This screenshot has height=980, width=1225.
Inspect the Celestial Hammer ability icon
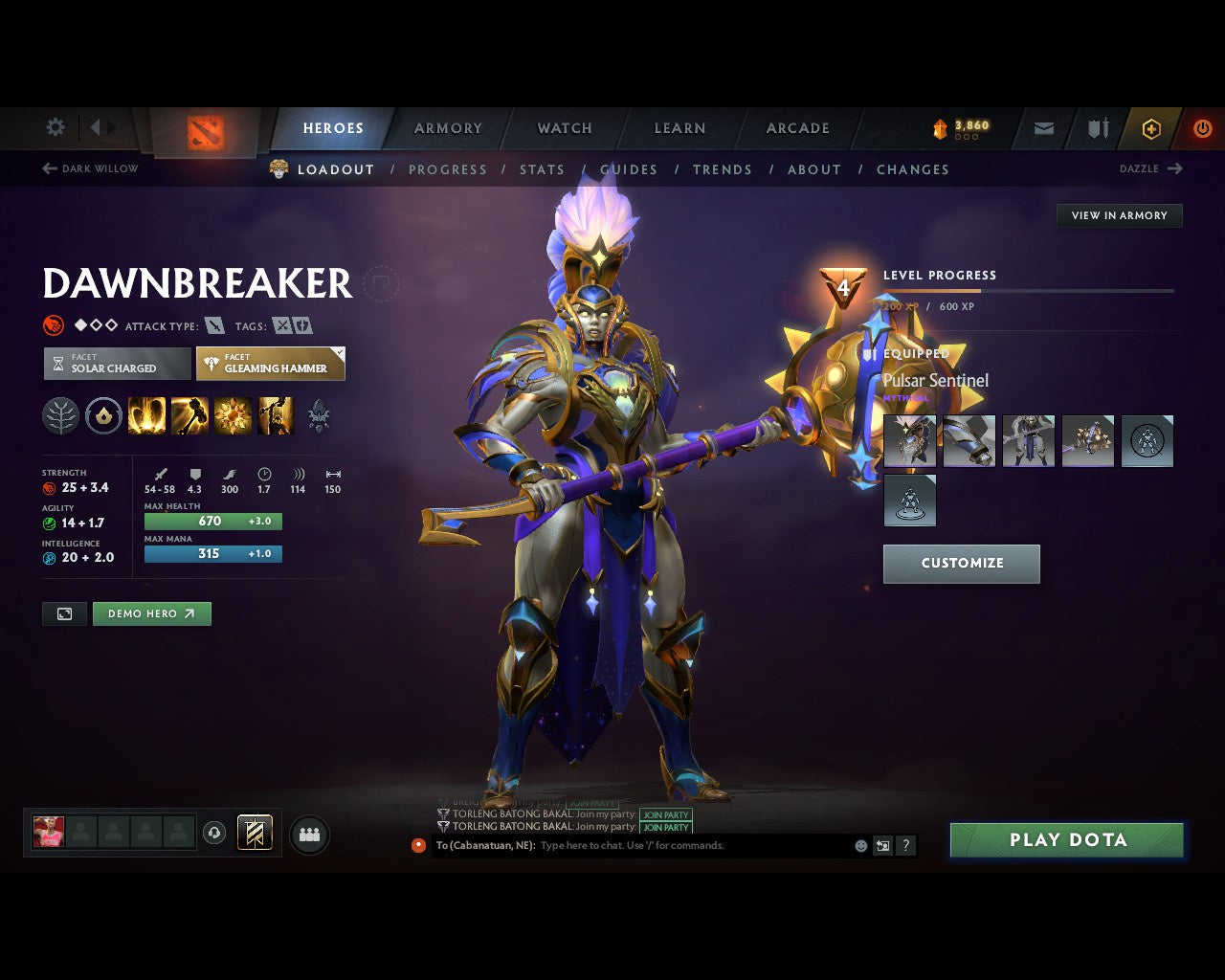190,414
